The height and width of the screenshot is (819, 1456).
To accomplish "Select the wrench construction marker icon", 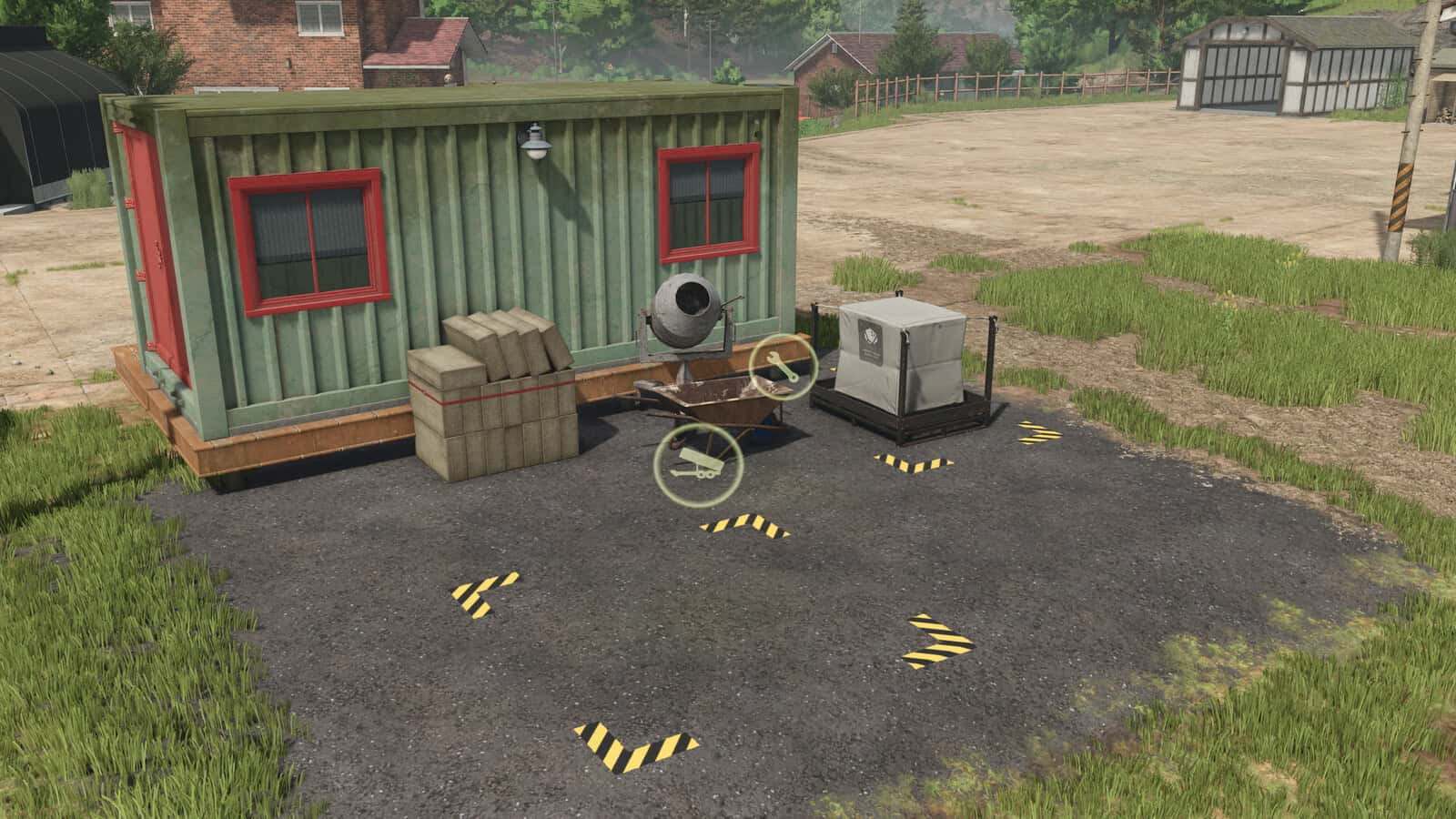I will 782,366.
